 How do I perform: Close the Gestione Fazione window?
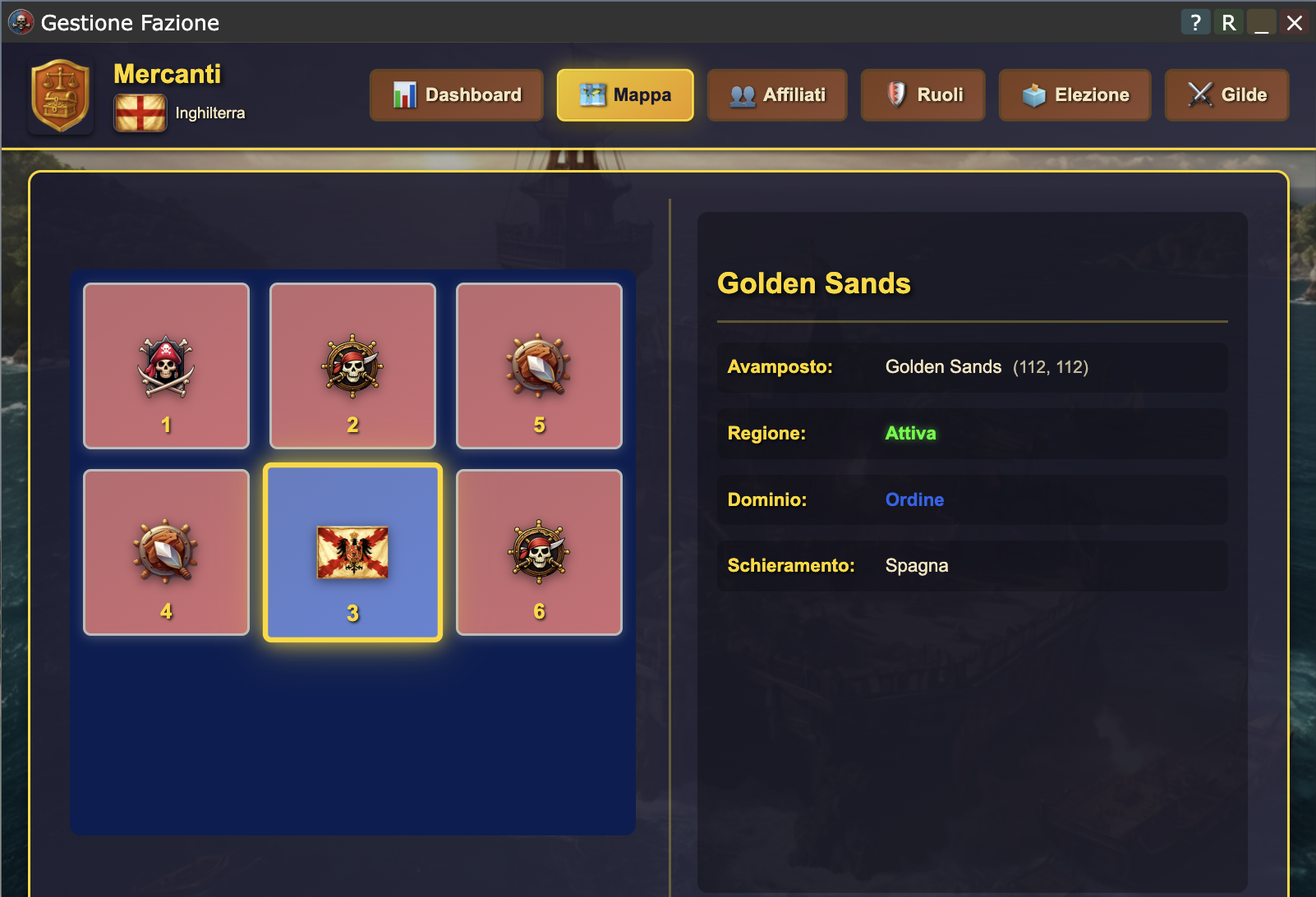tap(1295, 22)
